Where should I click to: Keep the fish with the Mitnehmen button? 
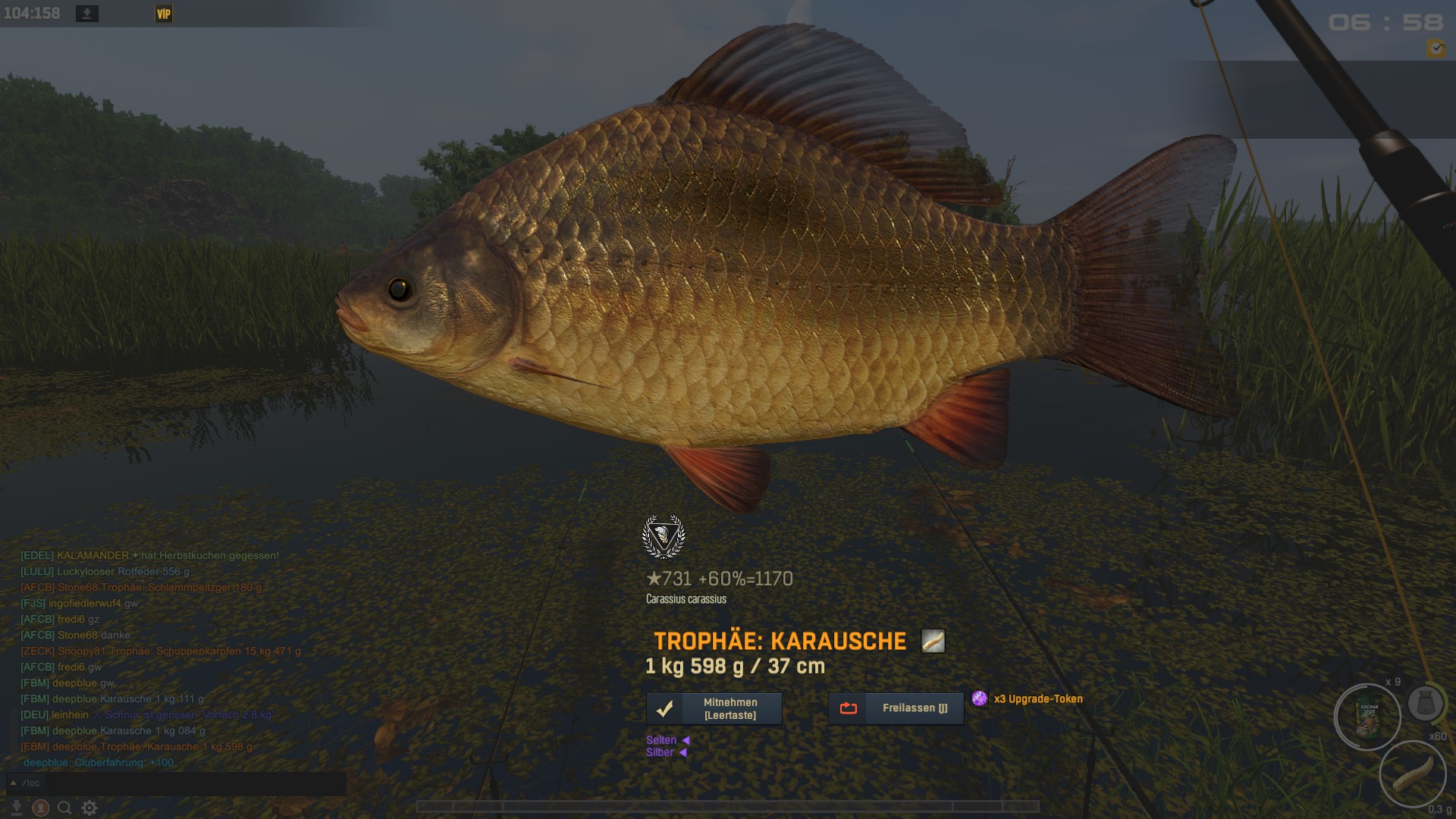714,708
